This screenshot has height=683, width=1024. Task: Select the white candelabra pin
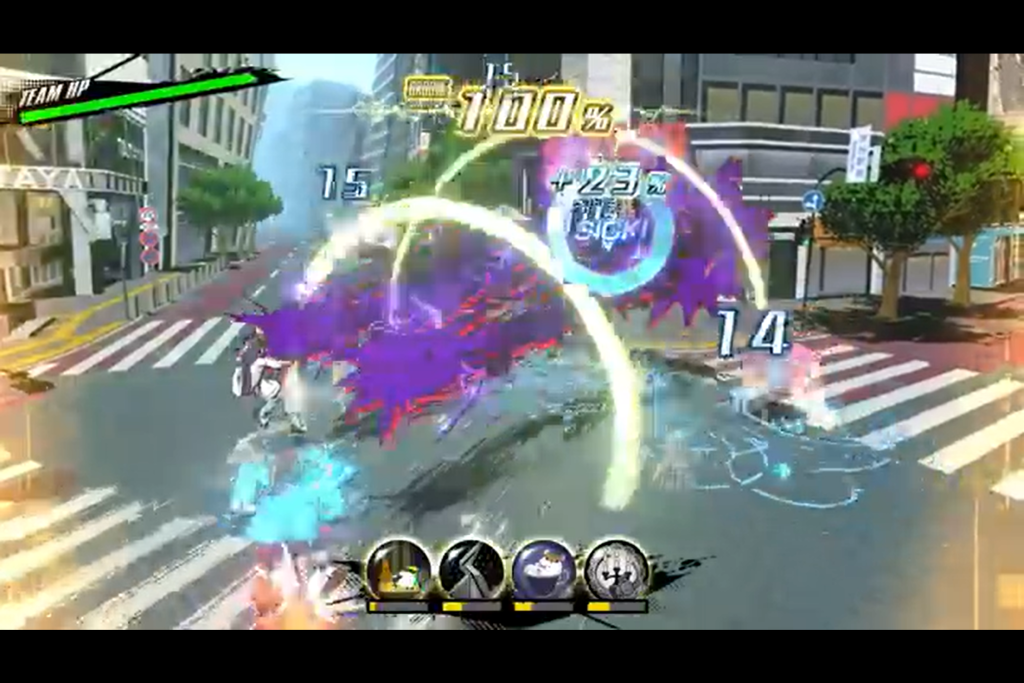pos(616,570)
